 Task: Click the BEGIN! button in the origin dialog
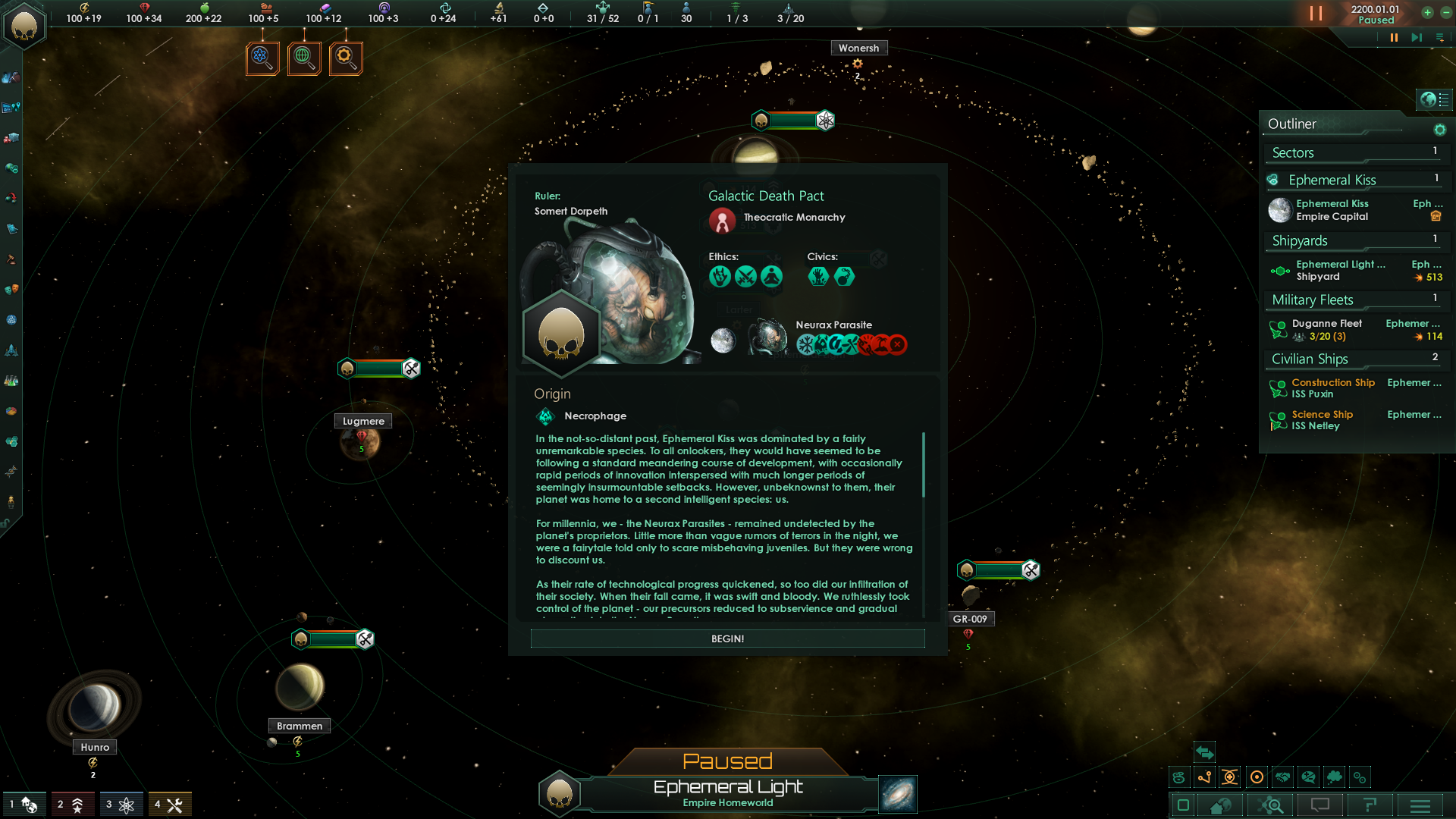point(726,639)
